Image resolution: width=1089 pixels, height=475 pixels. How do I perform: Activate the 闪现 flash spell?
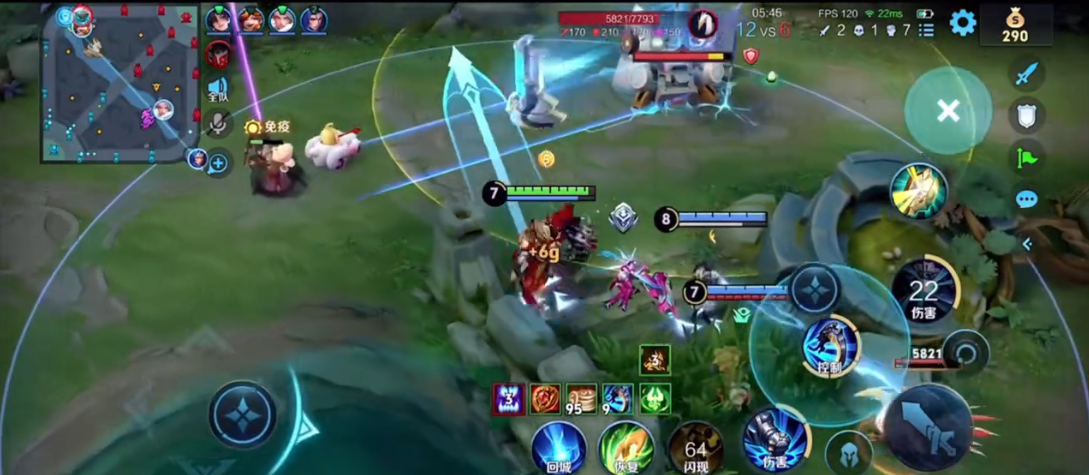click(x=696, y=447)
